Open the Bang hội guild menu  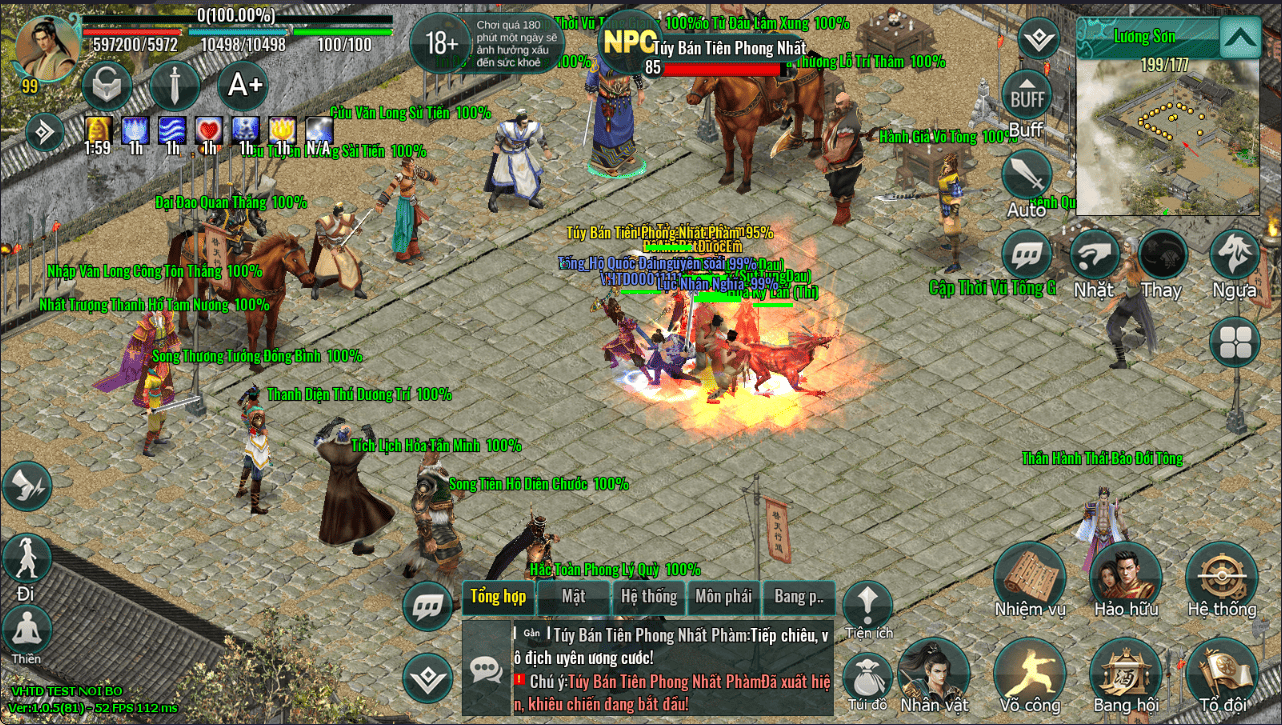coord(1125,672)
